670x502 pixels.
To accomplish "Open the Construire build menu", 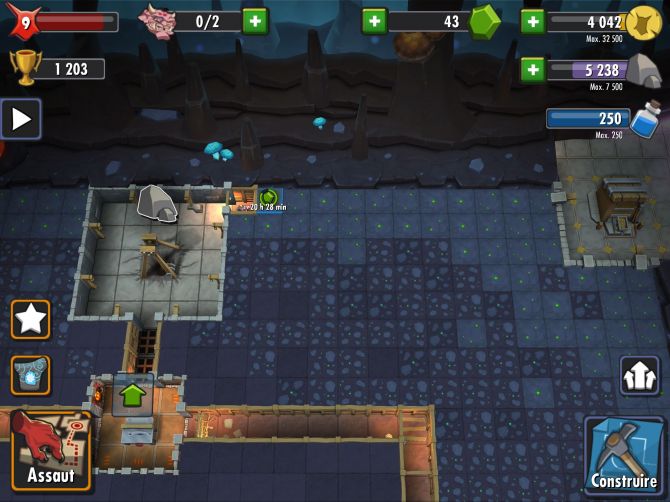I will click(623, 456).
